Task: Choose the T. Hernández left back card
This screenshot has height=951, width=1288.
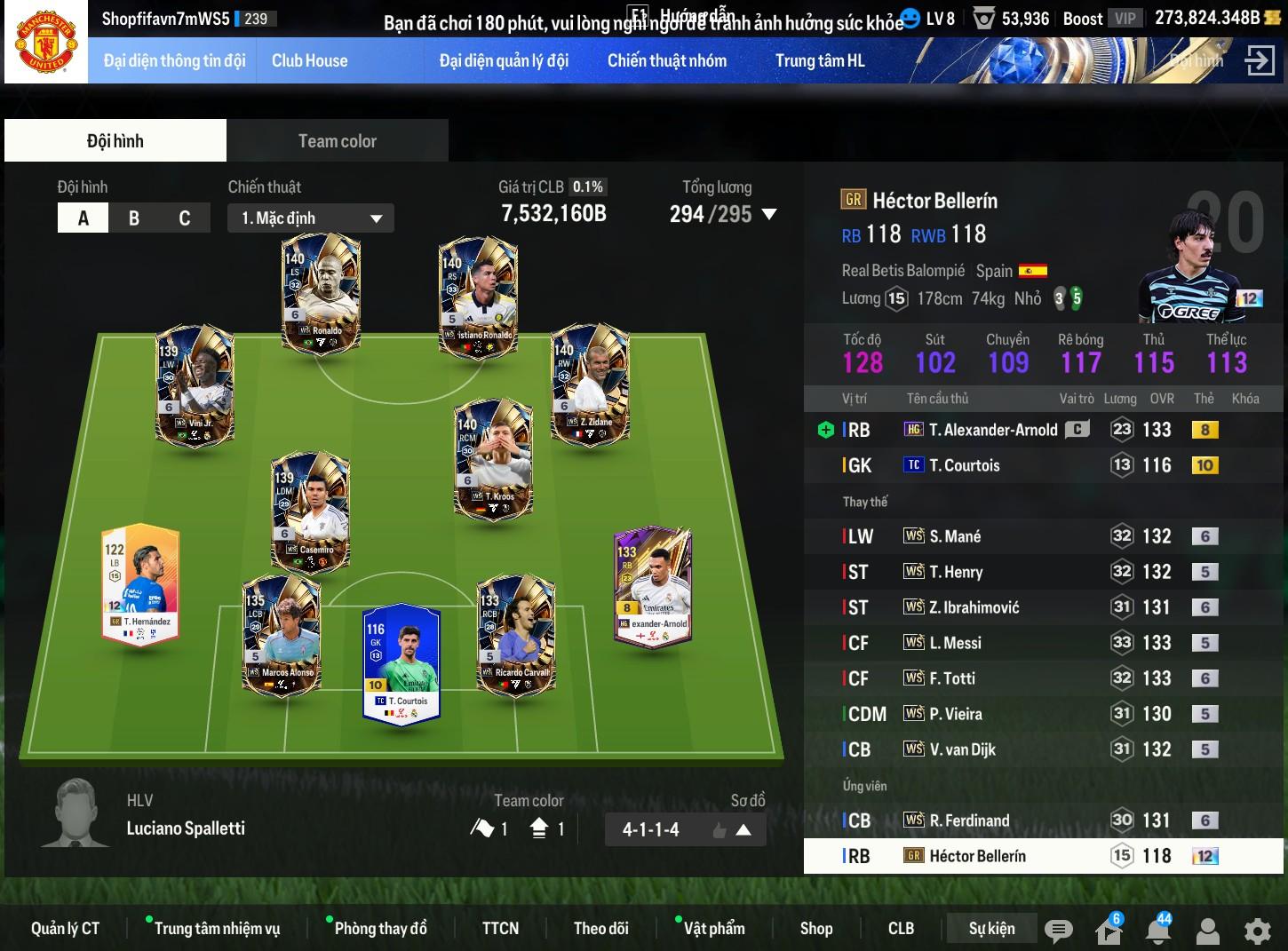Action: [141, 582]
